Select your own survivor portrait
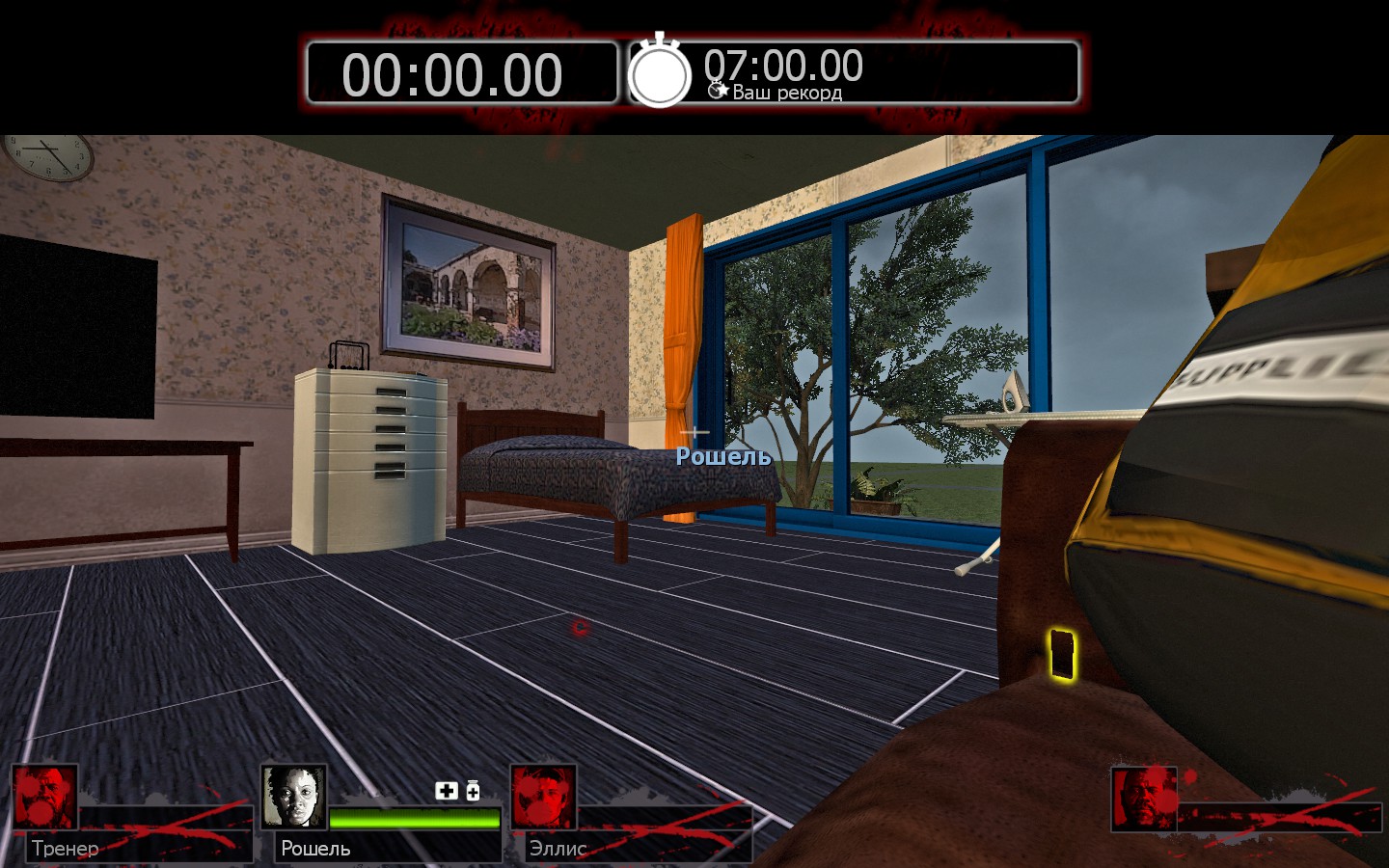Screen dimensions: 1389x868 (x=1144, y=799)
